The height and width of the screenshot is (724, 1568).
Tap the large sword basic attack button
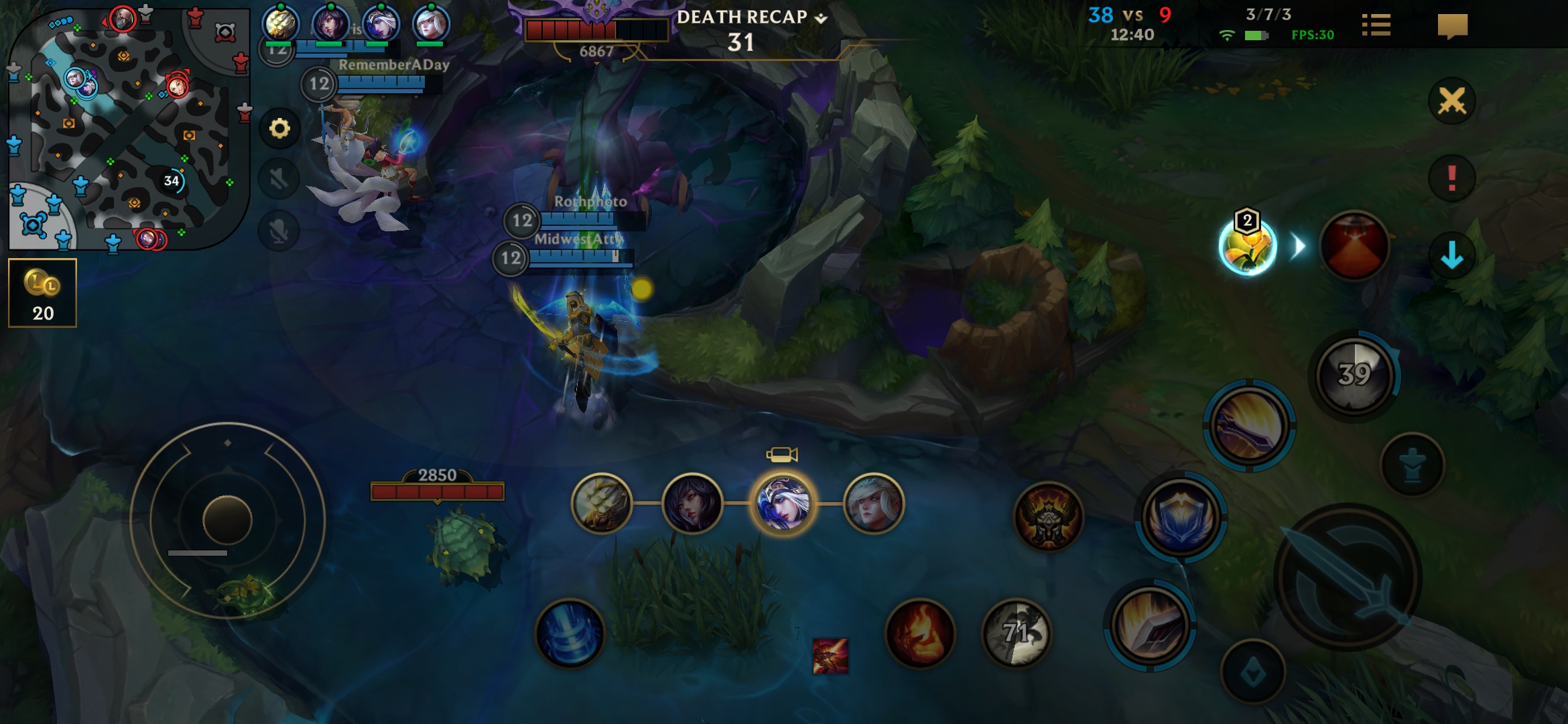(1348, 578)
